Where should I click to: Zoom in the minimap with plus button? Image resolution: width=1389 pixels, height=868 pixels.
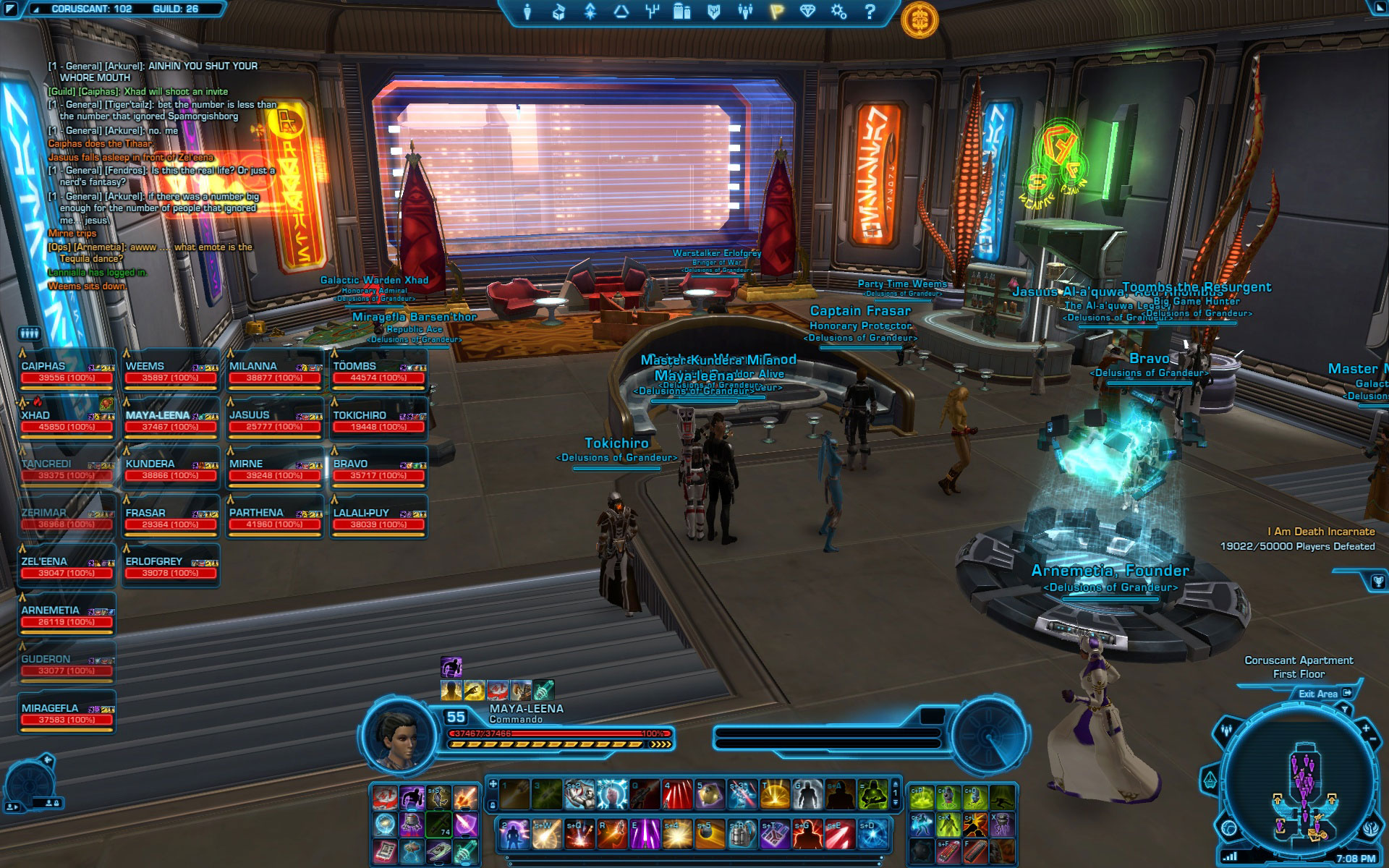click(1366, 728)
